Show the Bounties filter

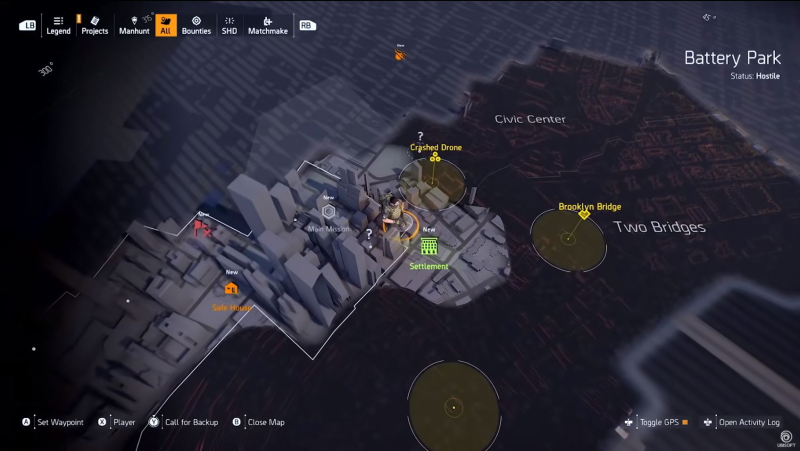(196, 25)
